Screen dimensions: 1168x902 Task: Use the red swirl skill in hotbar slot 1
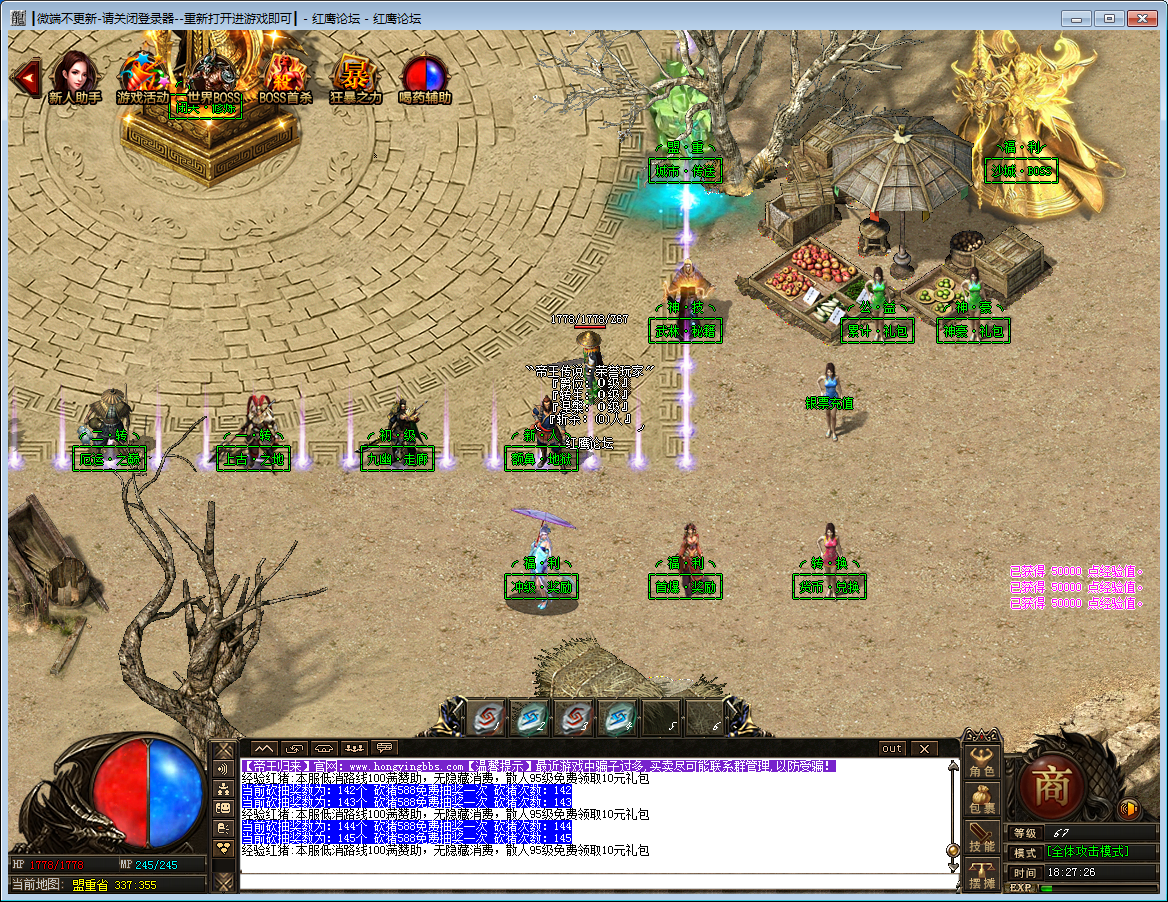tap(486, 717)
